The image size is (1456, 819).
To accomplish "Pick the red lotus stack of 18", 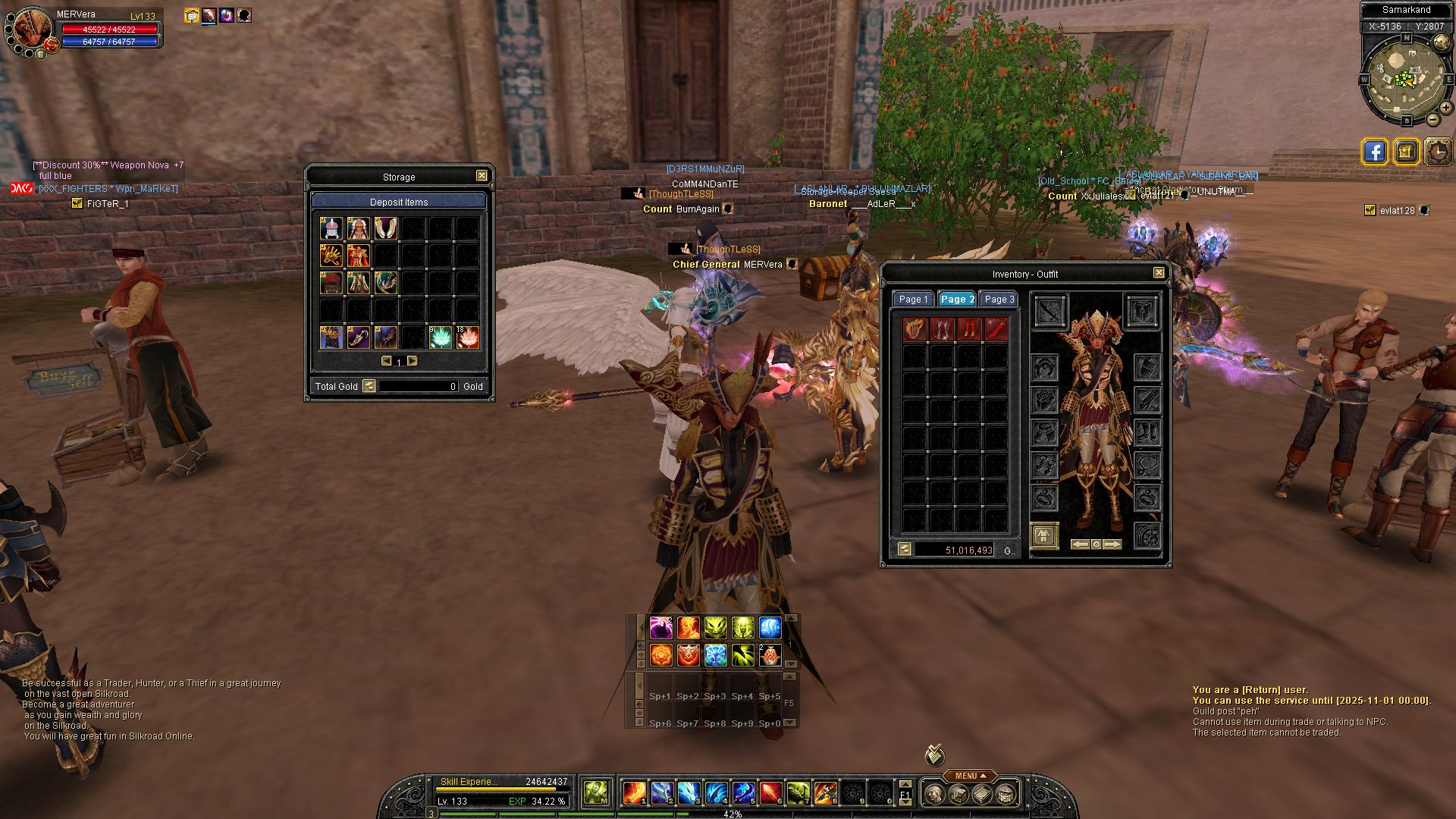I will [467, 337].
